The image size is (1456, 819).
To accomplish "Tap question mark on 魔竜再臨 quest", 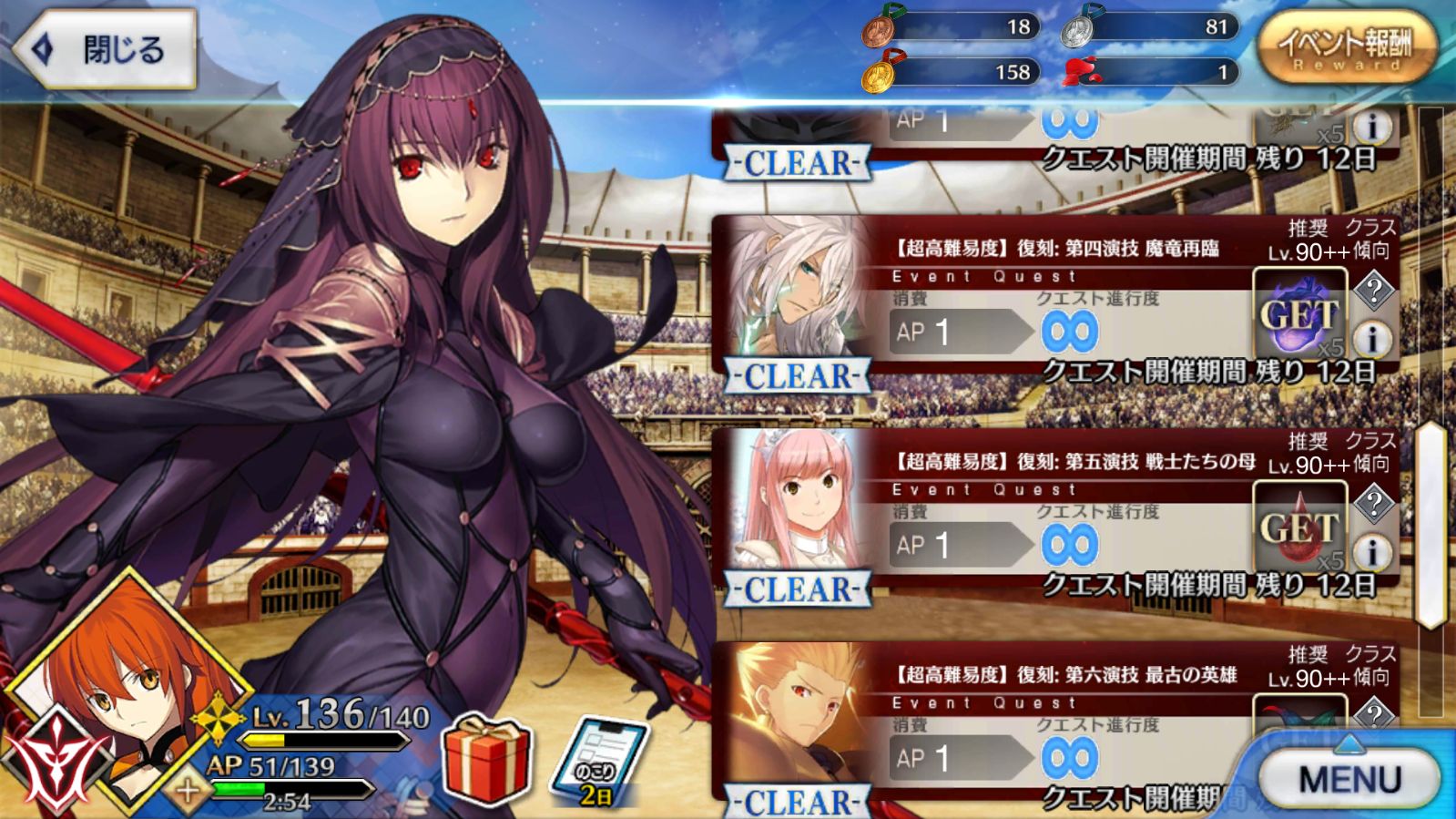I will [x=1373, y=291].
